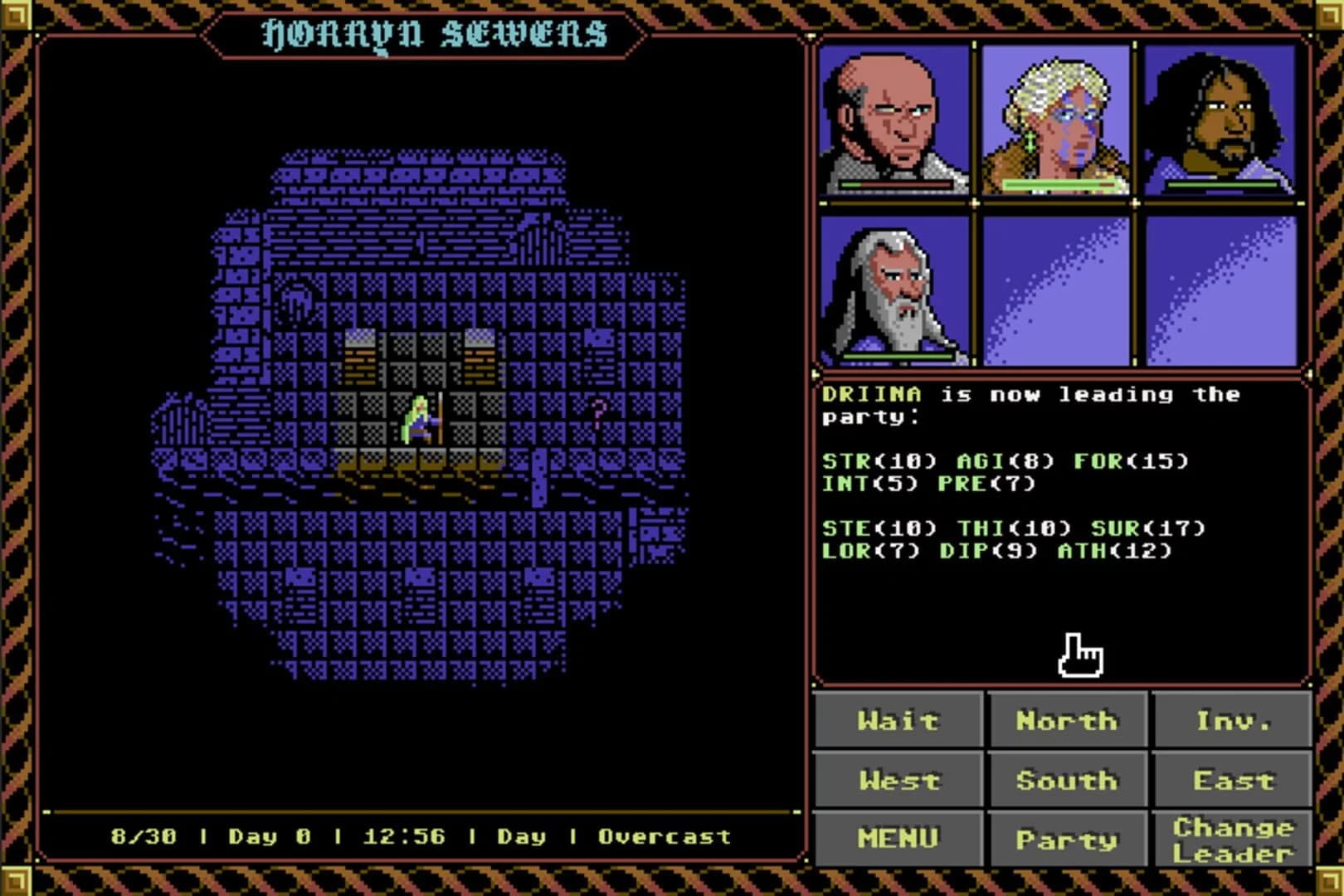Screen dimensions: 1344x896
Task: Move the party West
Action: pos(898,780)
